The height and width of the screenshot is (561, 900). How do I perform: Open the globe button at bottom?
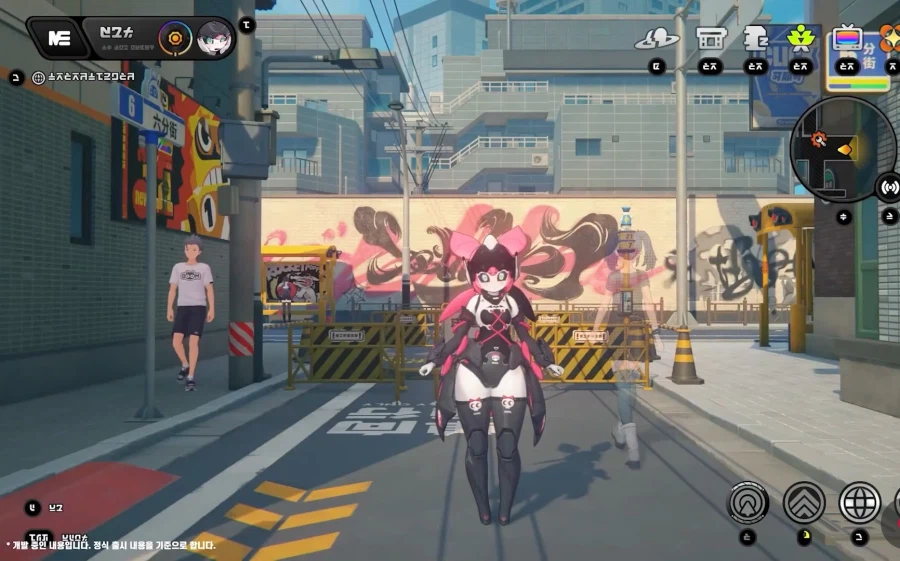[x=860, y=502]
